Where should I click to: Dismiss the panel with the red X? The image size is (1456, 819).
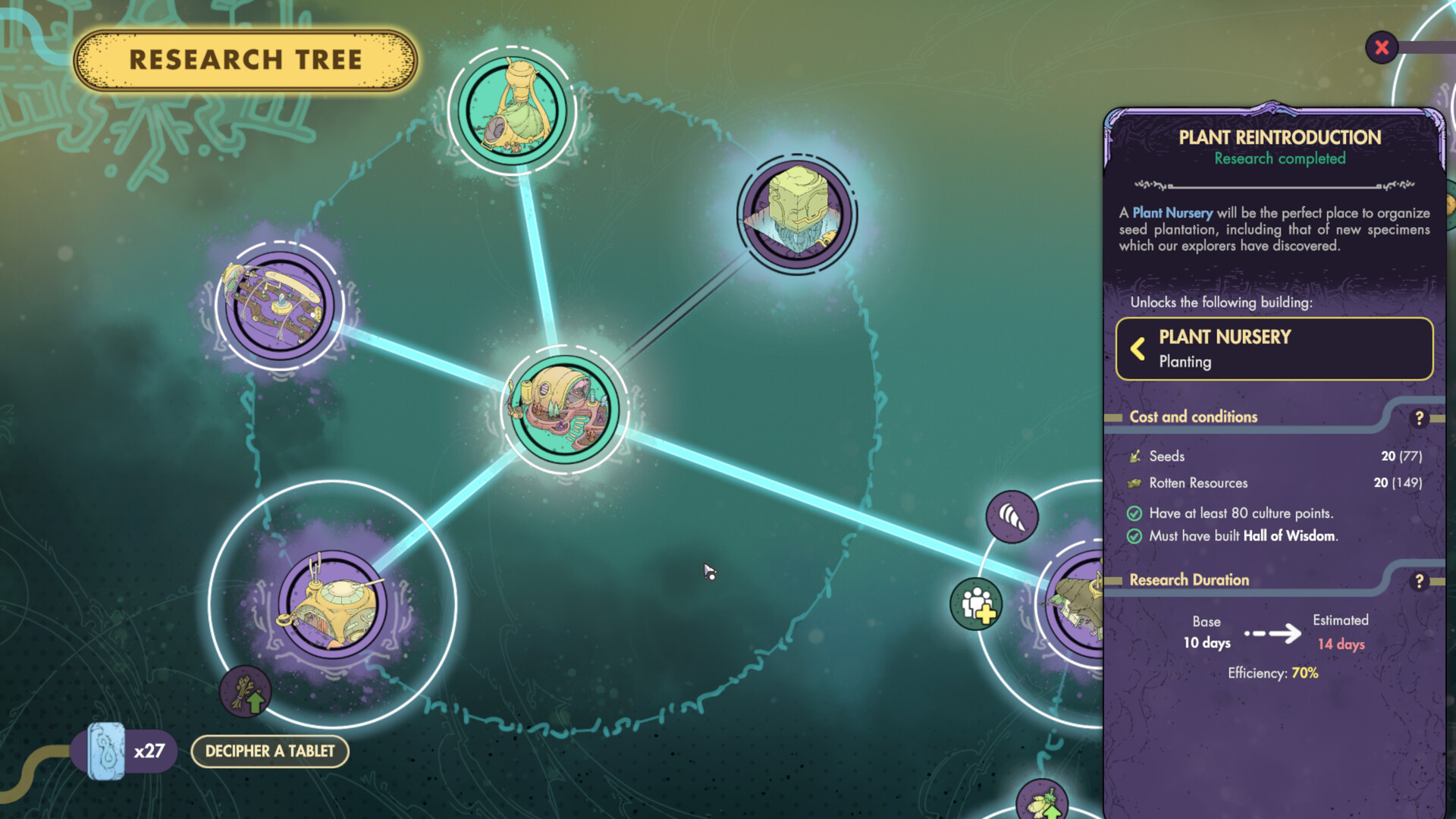1382,47
